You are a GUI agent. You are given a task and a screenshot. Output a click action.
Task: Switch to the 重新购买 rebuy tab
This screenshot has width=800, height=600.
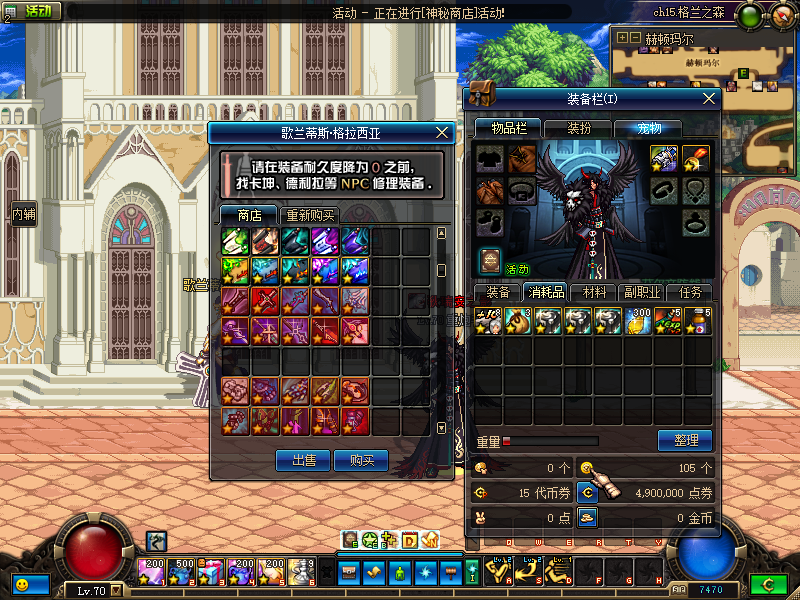click(x=310, y=215)
